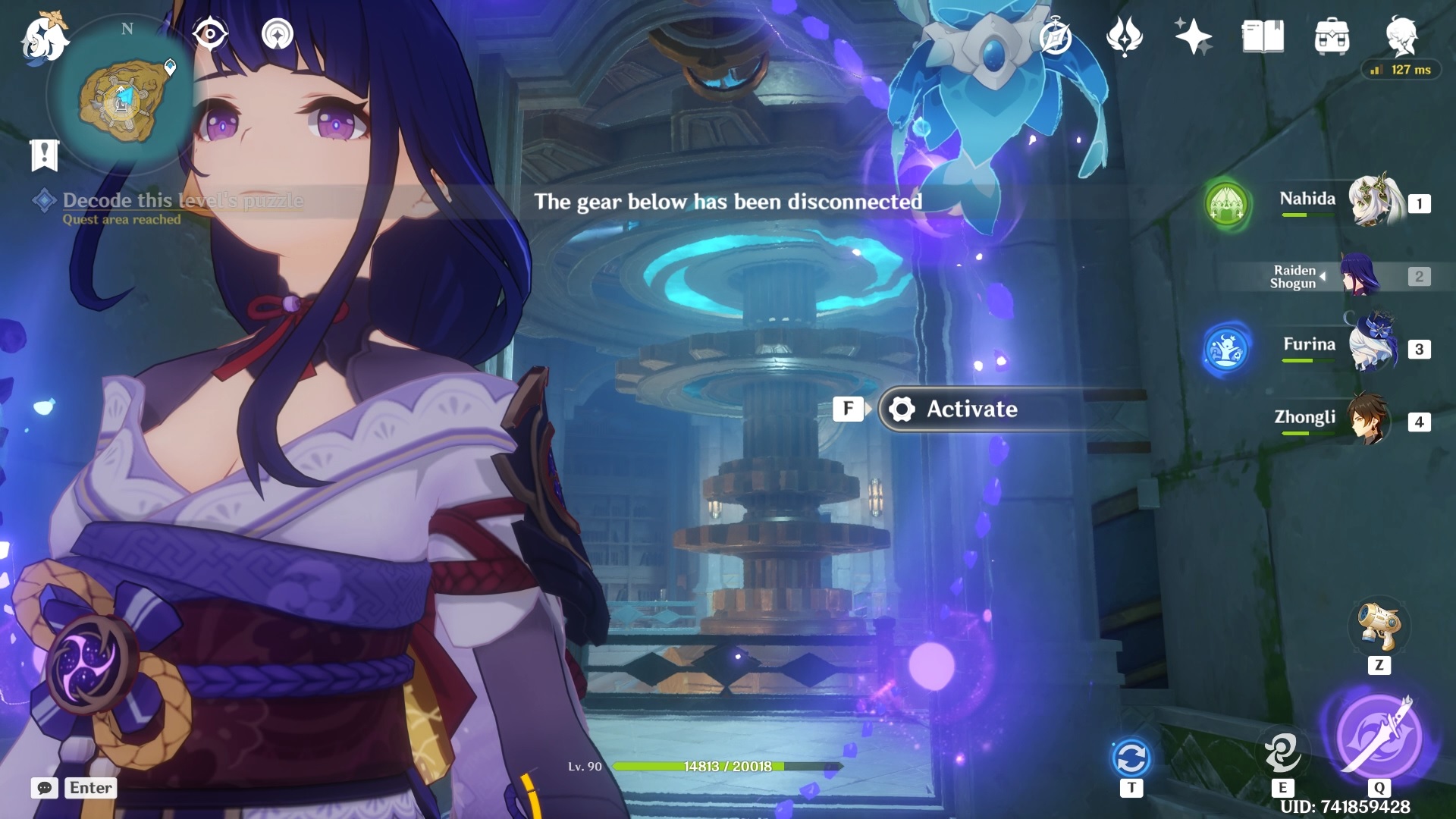Viewport: 1456px width, 819px height.
Task: Click the blue circular arrows swap icon
Action: 1131,758
